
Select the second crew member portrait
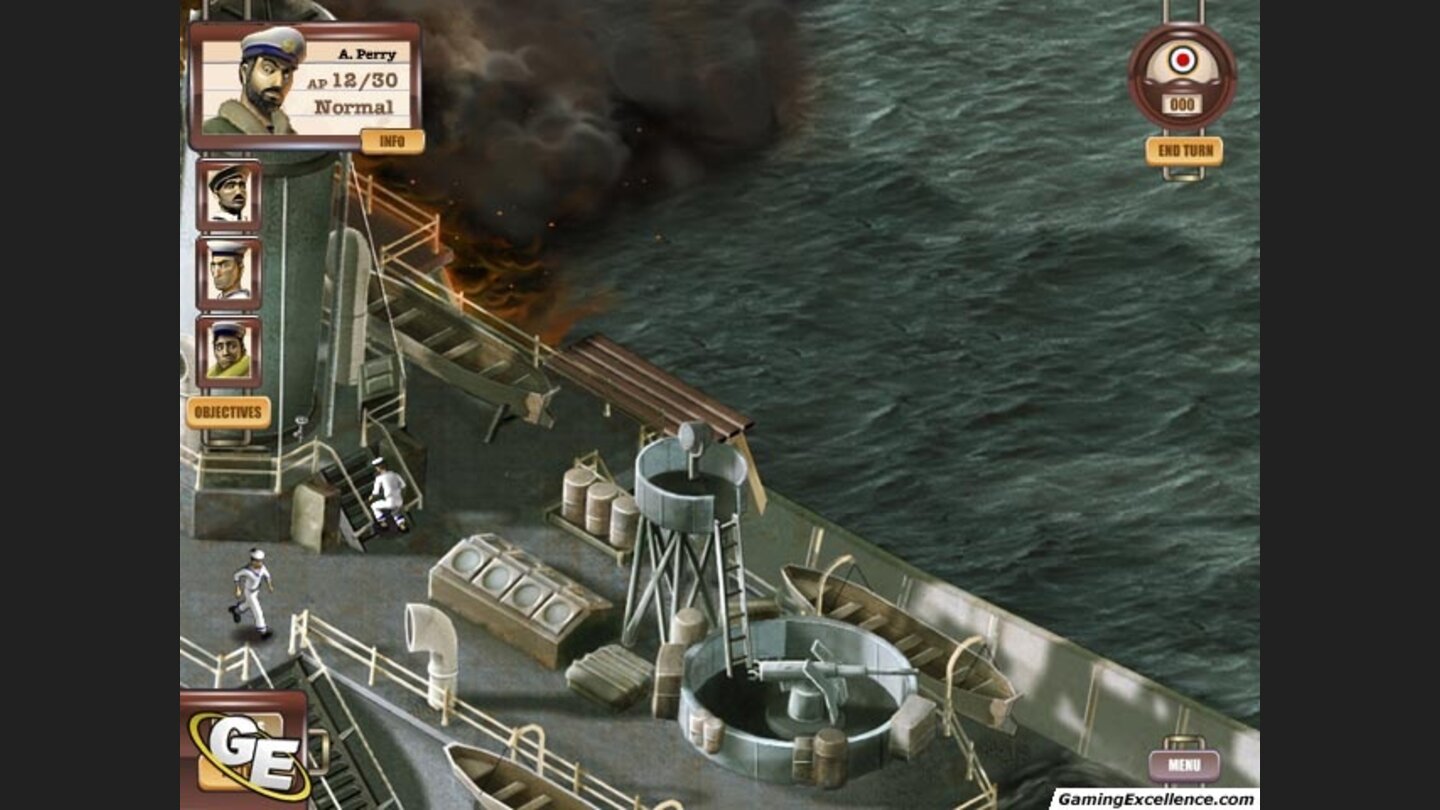228,195
